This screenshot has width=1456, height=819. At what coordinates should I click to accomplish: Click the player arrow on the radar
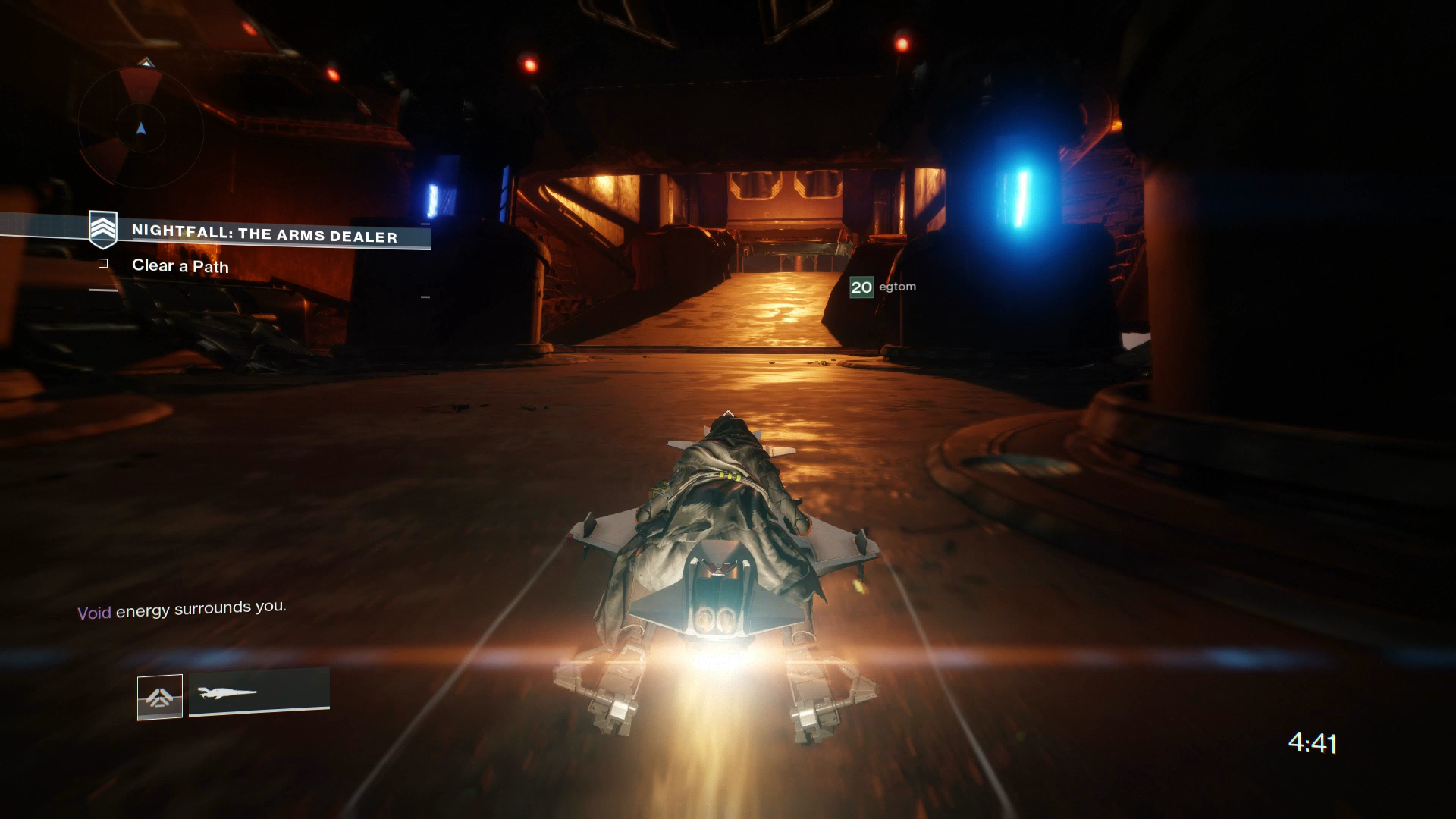click(141, 129)
